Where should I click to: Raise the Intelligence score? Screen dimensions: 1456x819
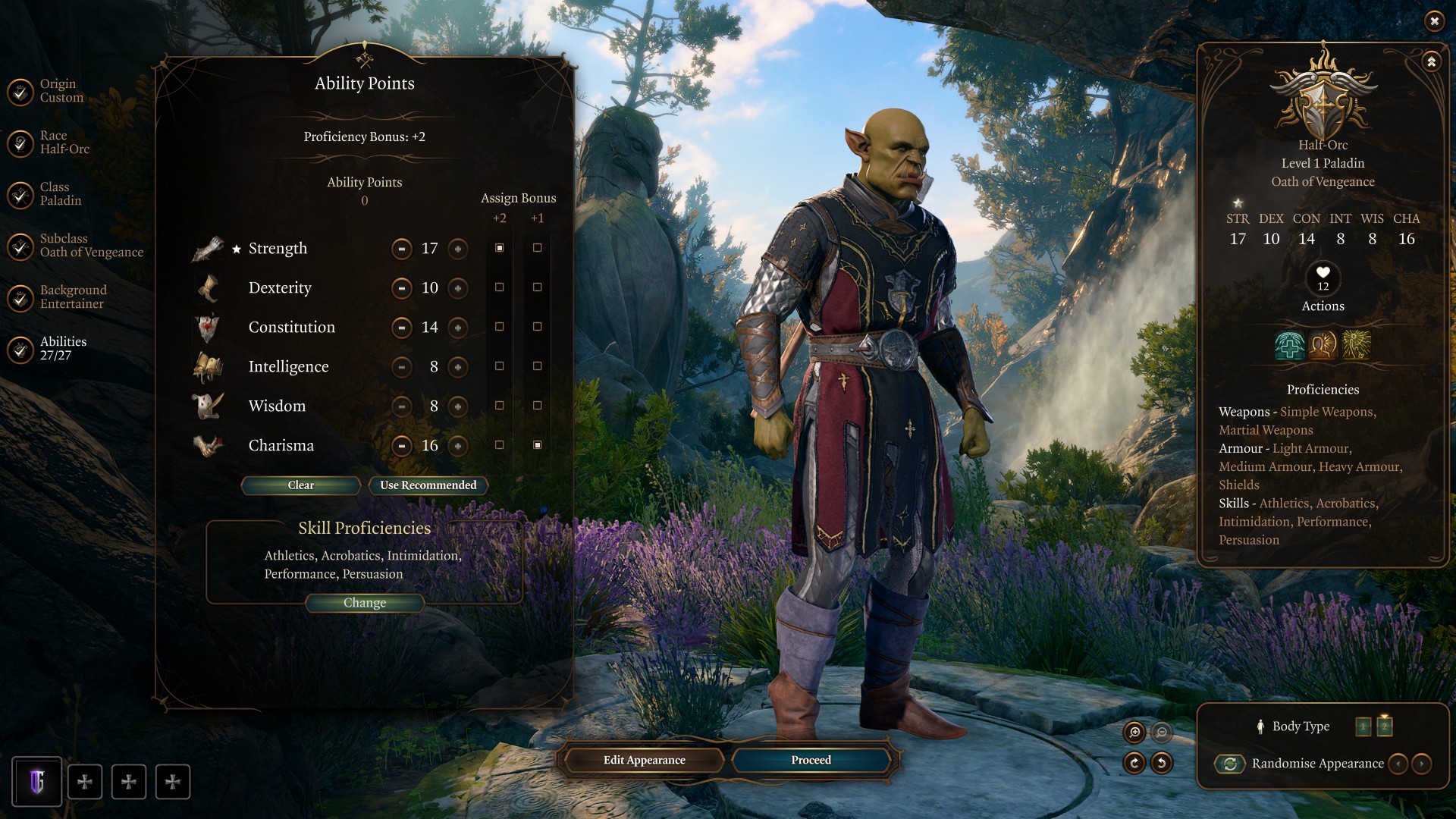[x=457, y=367]
